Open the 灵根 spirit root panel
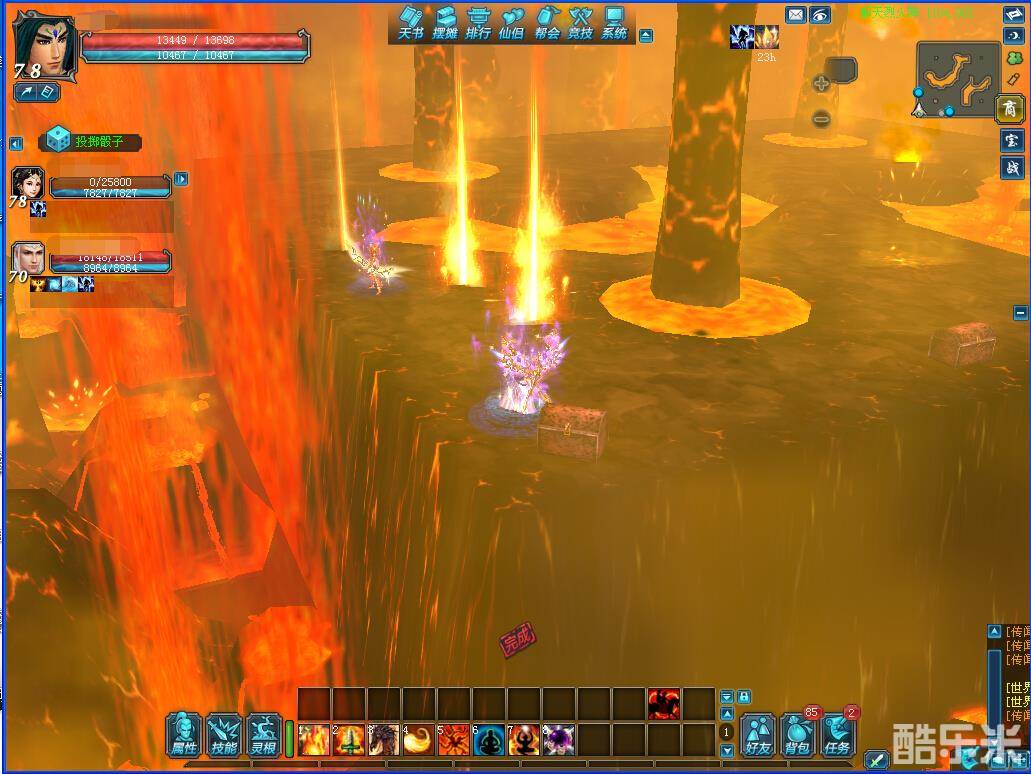The height and width of the screenshot is (774, 1031). click(264, 735)
